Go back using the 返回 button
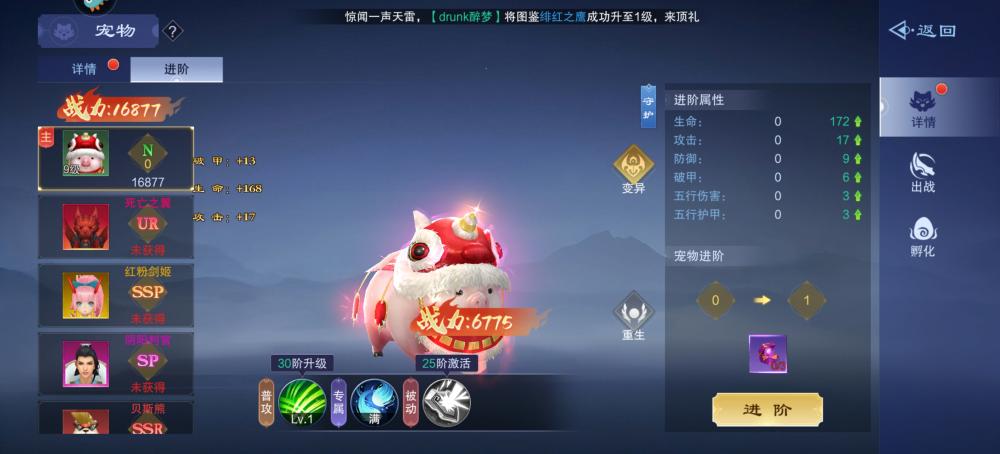The width and height of the screenshot is (1000, 454). [x=922, y=31]
